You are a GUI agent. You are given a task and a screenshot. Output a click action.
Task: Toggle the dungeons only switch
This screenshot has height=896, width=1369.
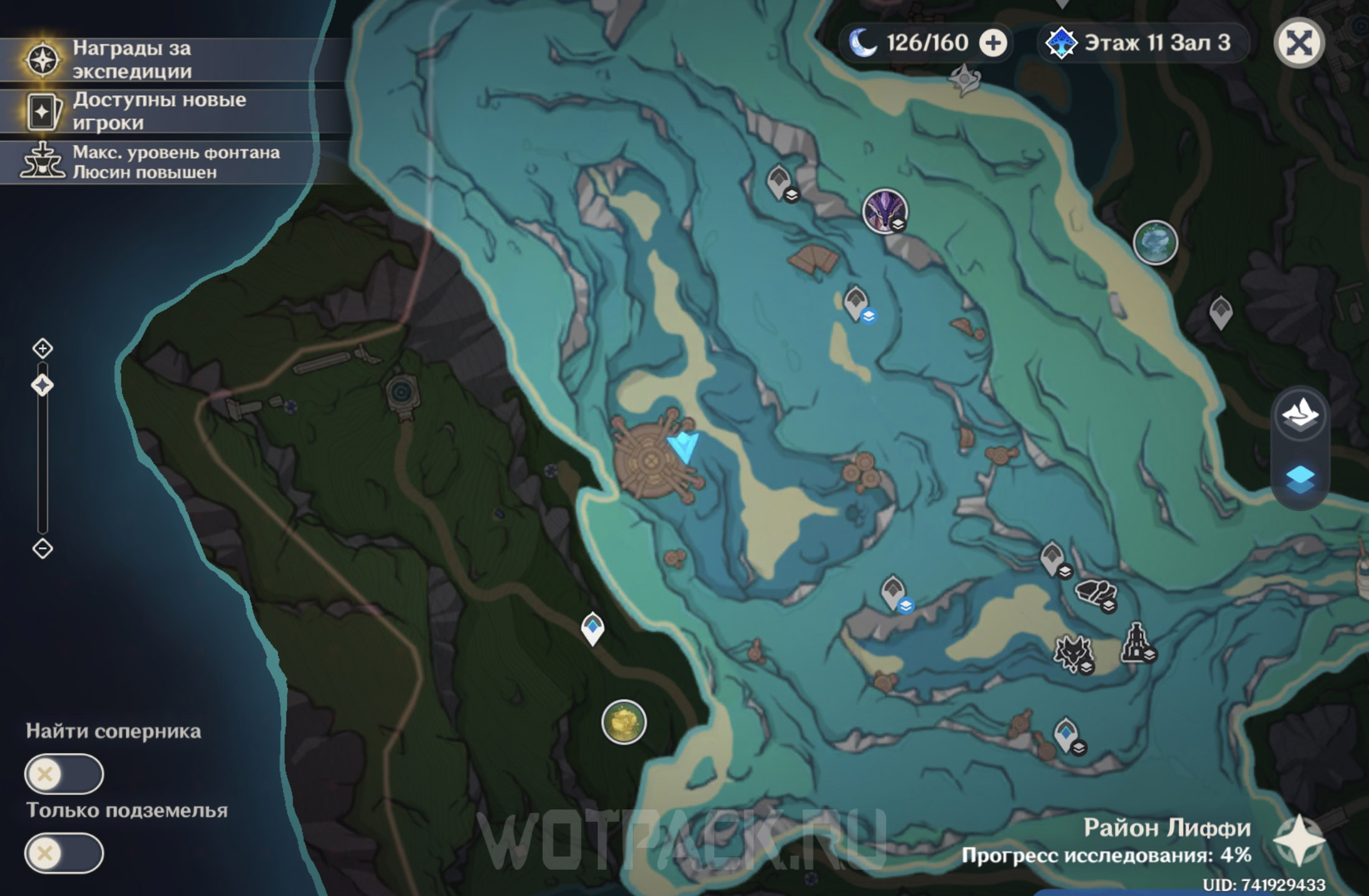tap(63, 853)
